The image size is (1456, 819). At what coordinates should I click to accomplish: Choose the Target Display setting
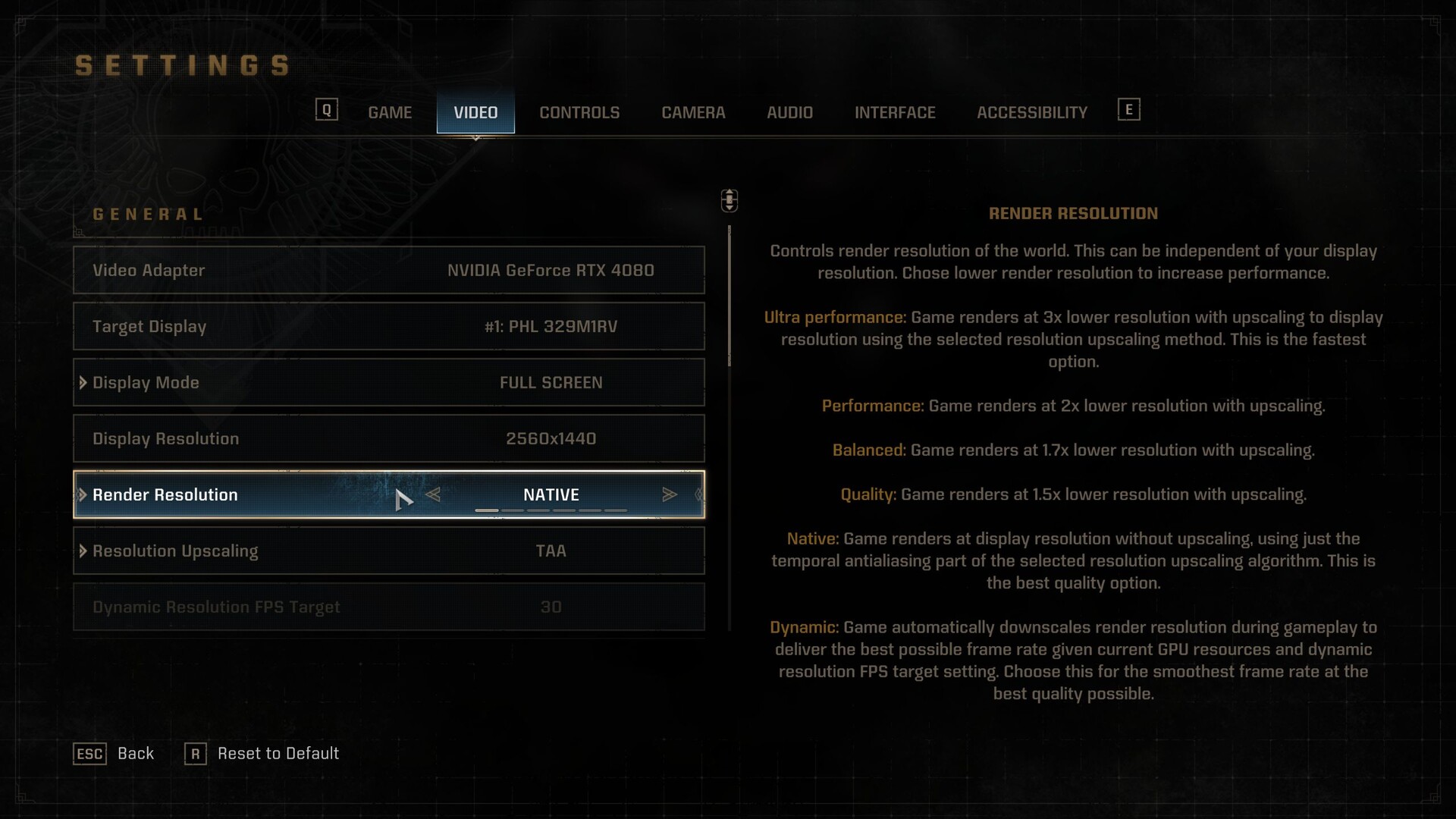click(x=388, y=326)
